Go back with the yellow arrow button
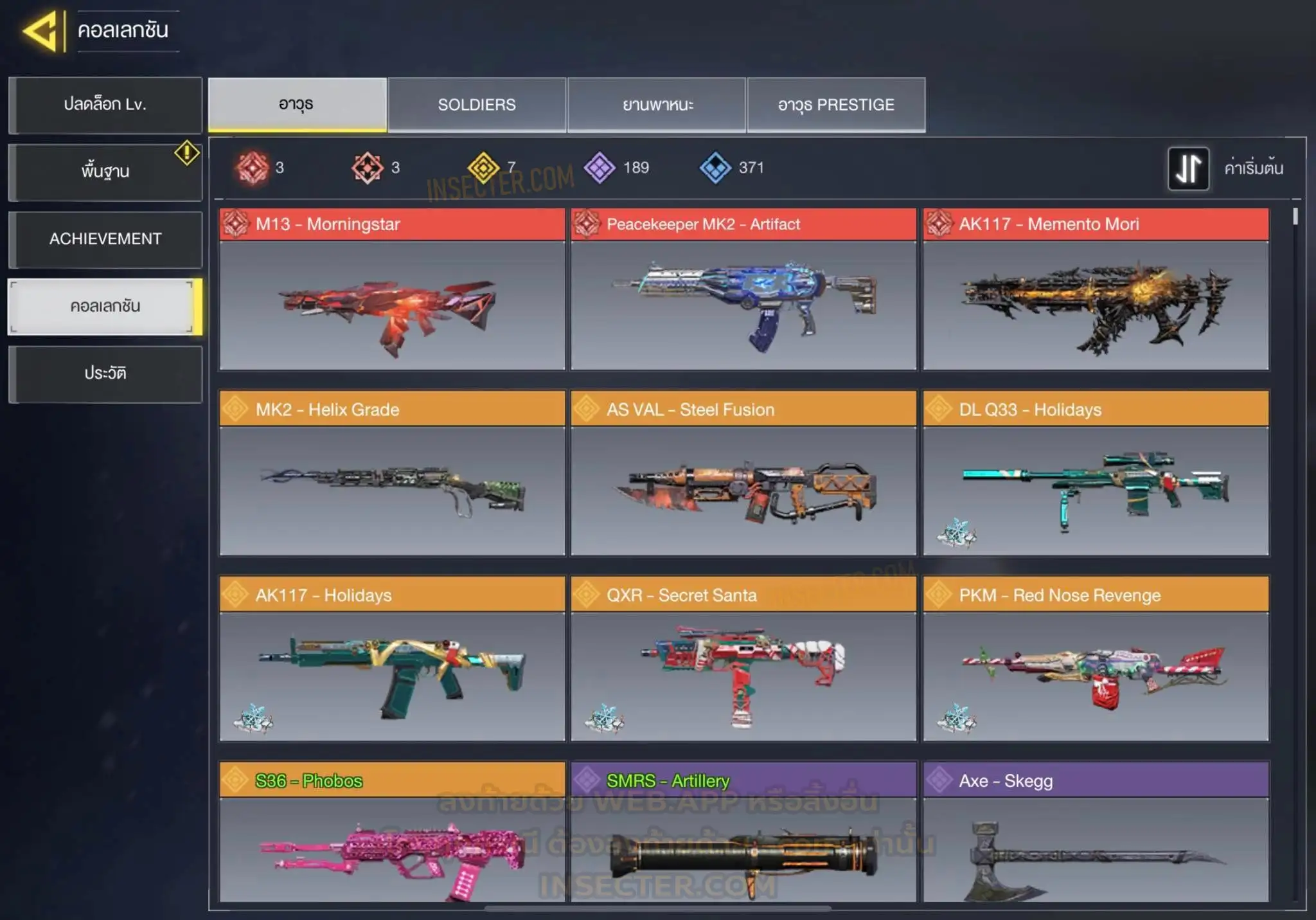 (41, 30)
